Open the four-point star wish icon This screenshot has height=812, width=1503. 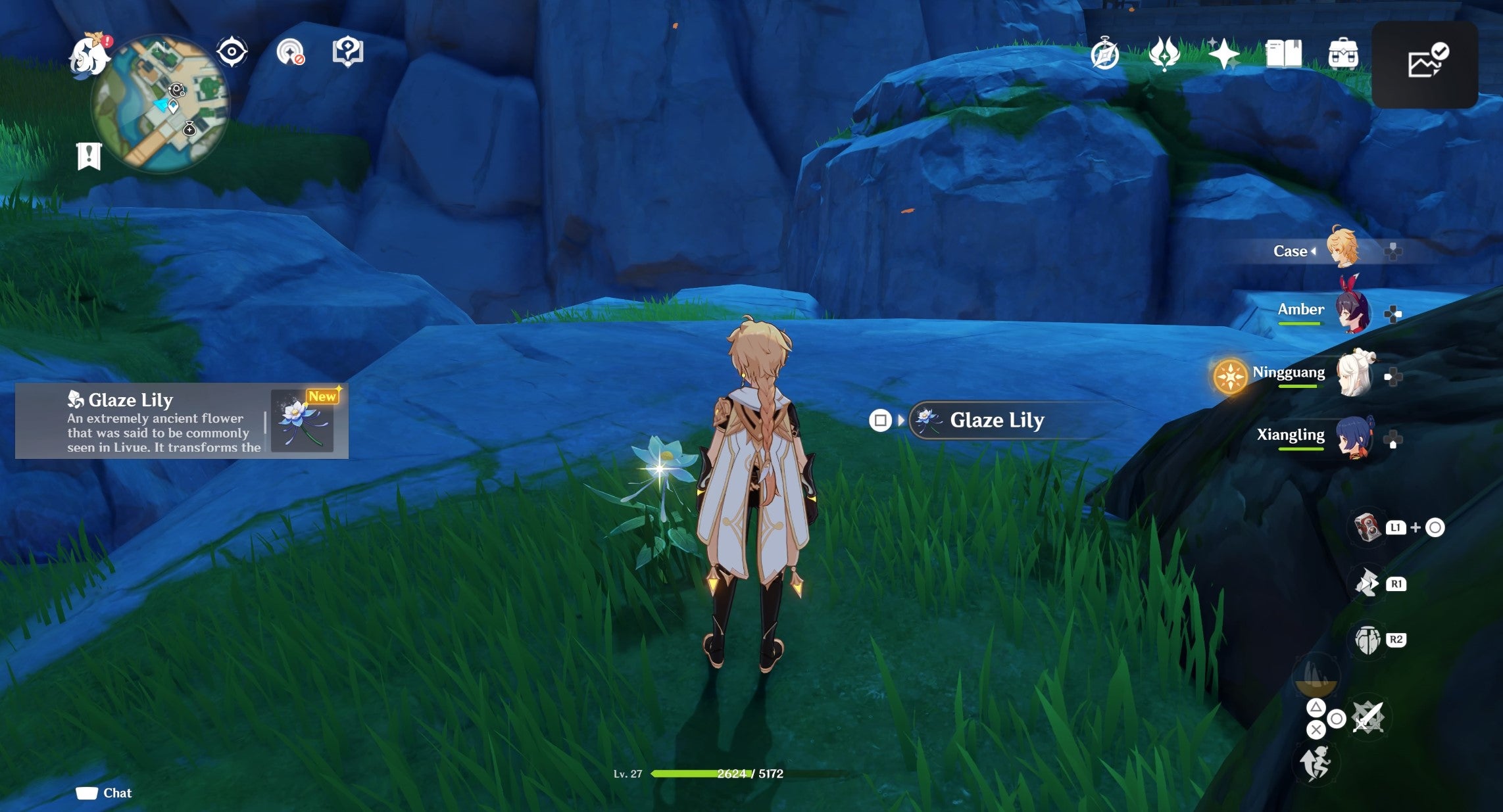pyautogui.click(x=1223, y=54)
